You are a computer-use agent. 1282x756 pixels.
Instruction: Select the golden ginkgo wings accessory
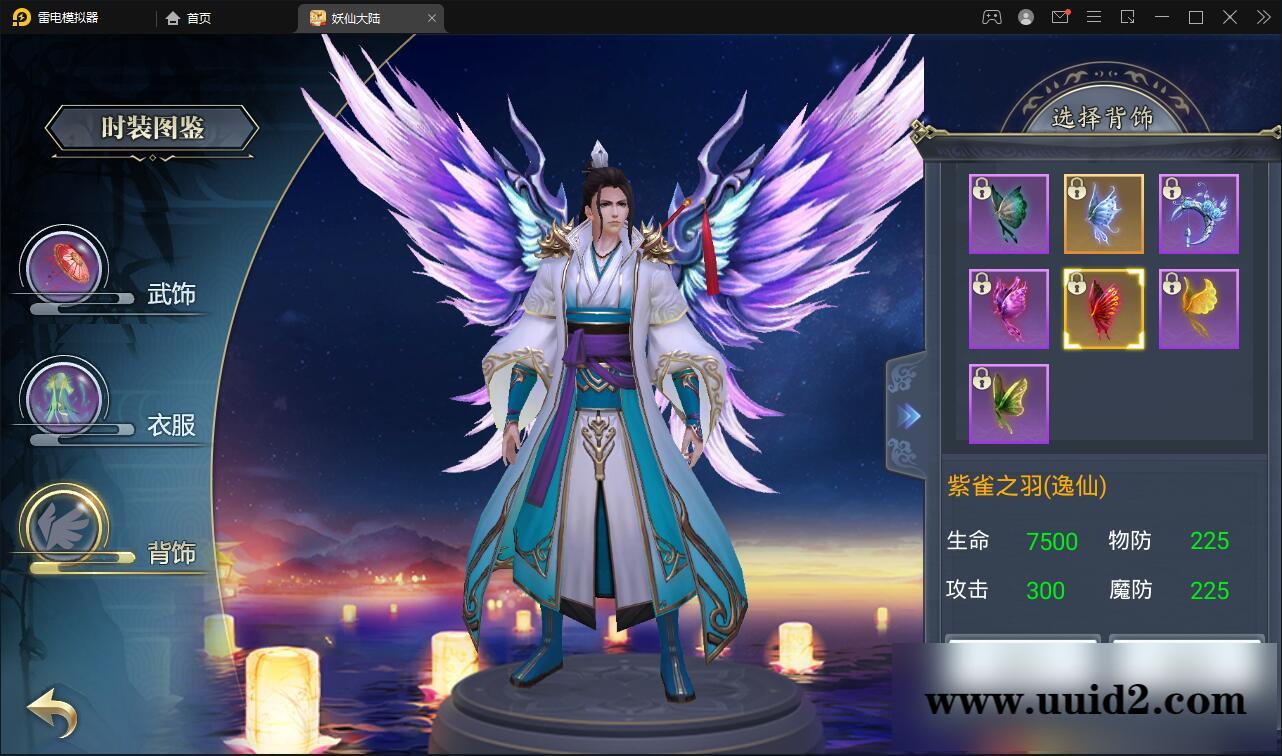tap(1198, 309)
